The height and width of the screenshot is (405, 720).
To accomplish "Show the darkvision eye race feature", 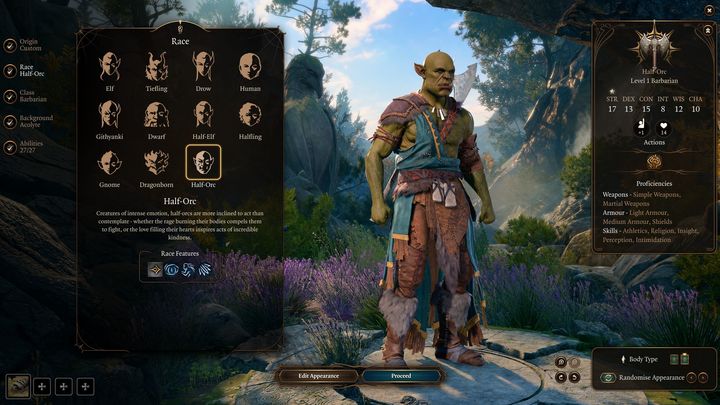I will (172, 269).
